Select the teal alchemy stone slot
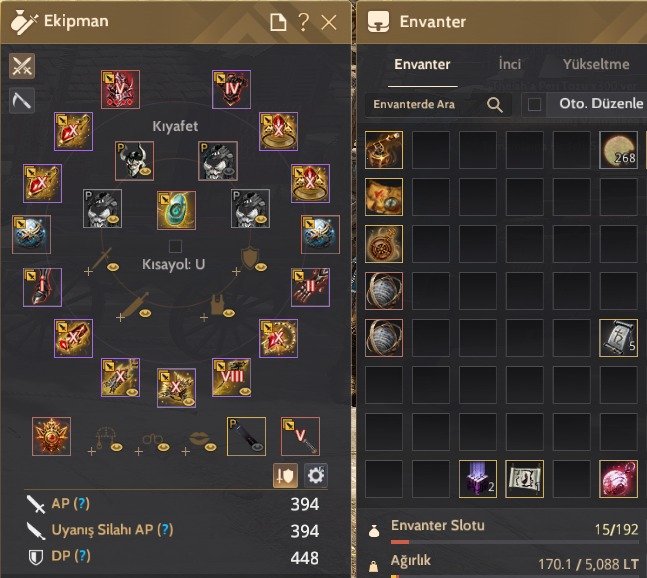The width and height of the screenshot is (647, 578). click(175, 210)
